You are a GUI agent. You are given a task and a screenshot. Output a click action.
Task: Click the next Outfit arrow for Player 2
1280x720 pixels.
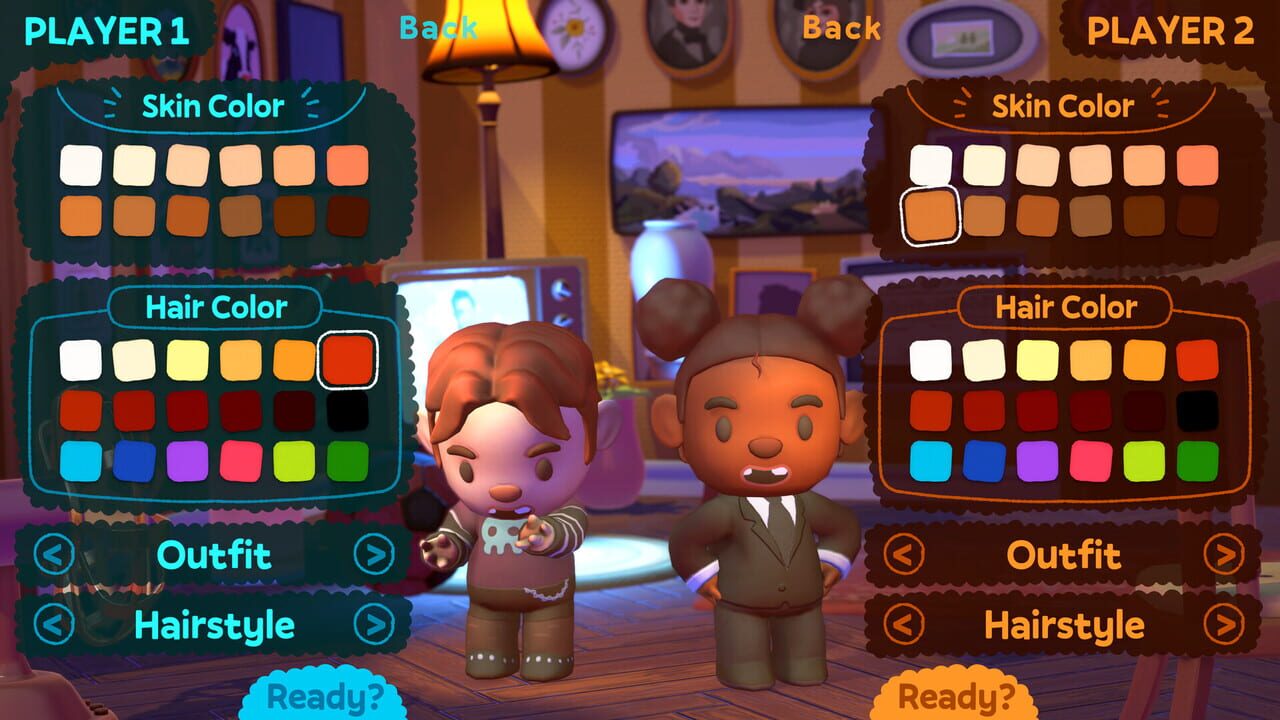click(x=1225, y=556)
